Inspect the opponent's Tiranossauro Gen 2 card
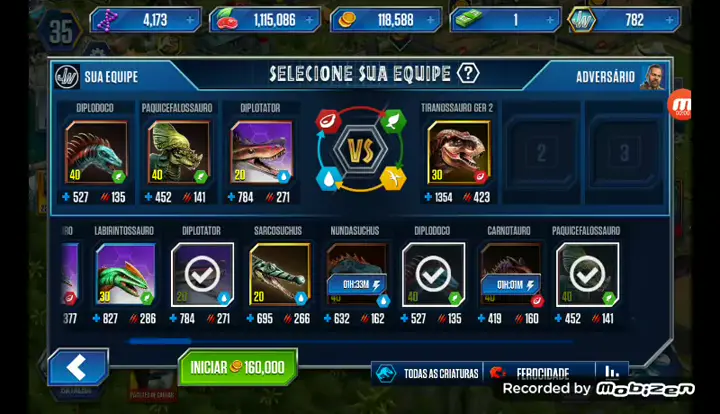The image size is (720, 414). [459, 151]
